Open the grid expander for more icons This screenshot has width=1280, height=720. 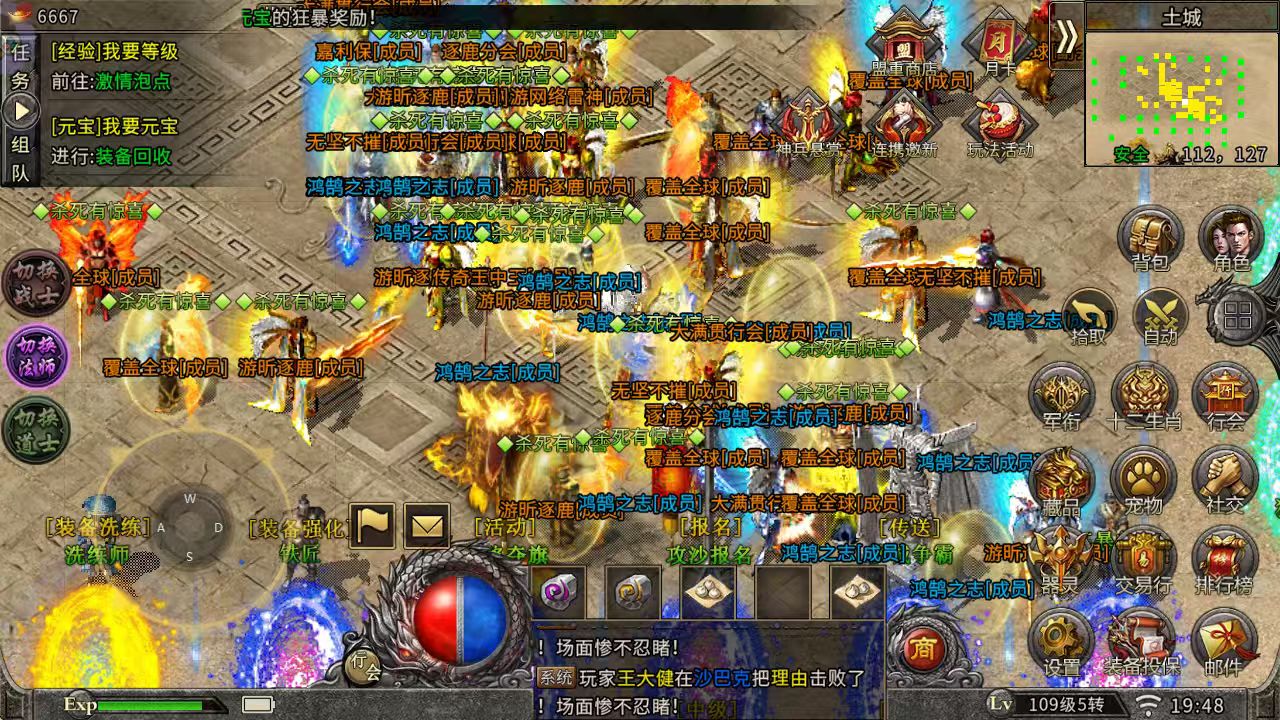pyautogui.click(x=1237, y=315)
